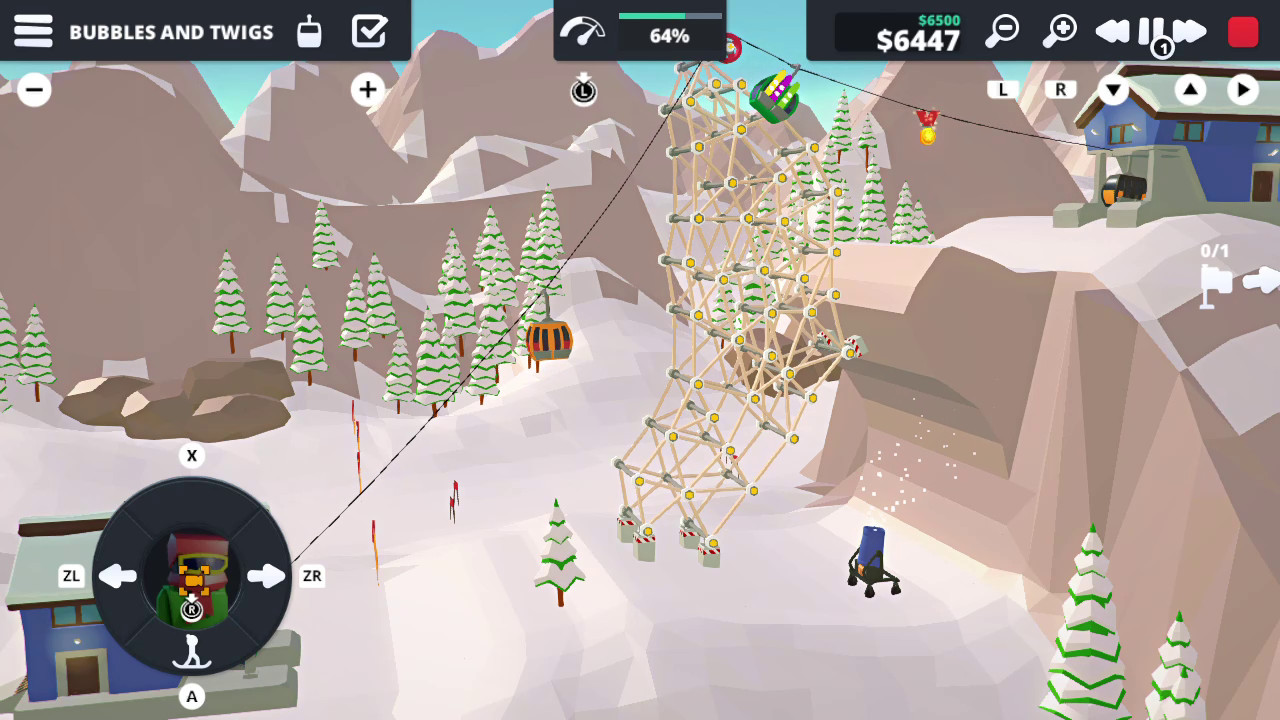Toggle the L camera button
Viewport: 1280px width, 720px height.
pyautogui.click(x=1003, y=89)
